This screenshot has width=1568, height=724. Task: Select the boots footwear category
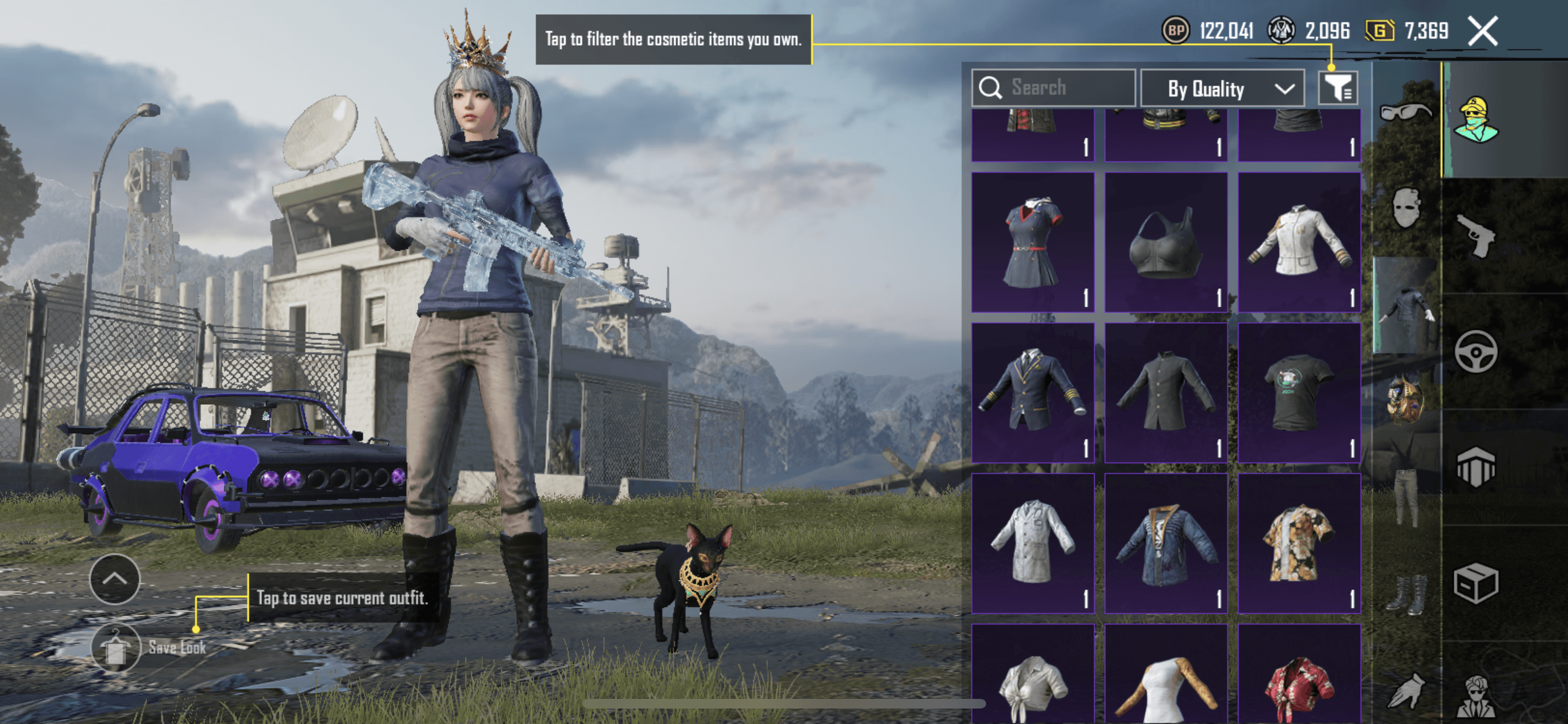click(x=1406, y=594)
